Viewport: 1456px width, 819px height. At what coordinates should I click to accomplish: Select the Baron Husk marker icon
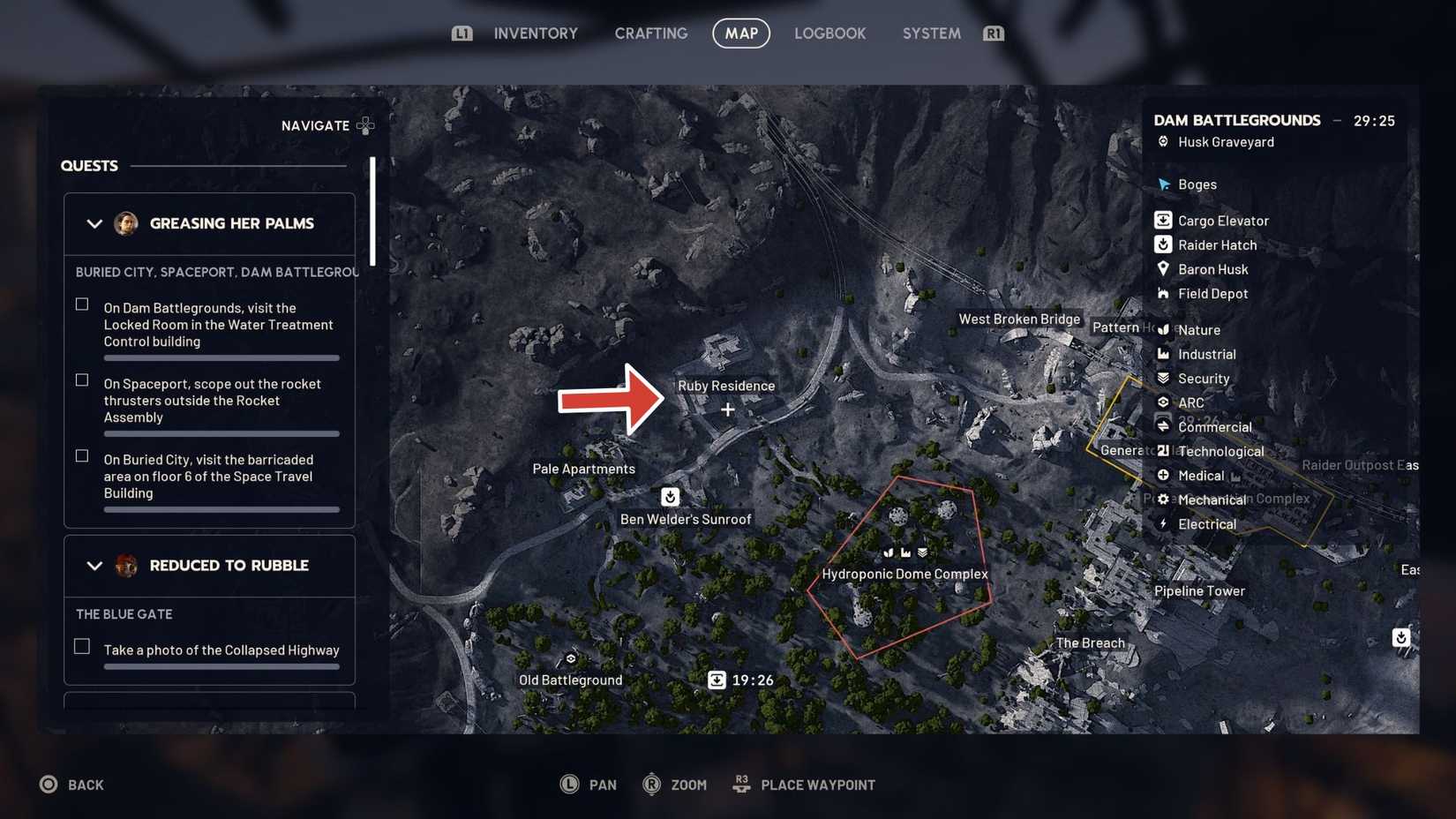click(1163, 269)
